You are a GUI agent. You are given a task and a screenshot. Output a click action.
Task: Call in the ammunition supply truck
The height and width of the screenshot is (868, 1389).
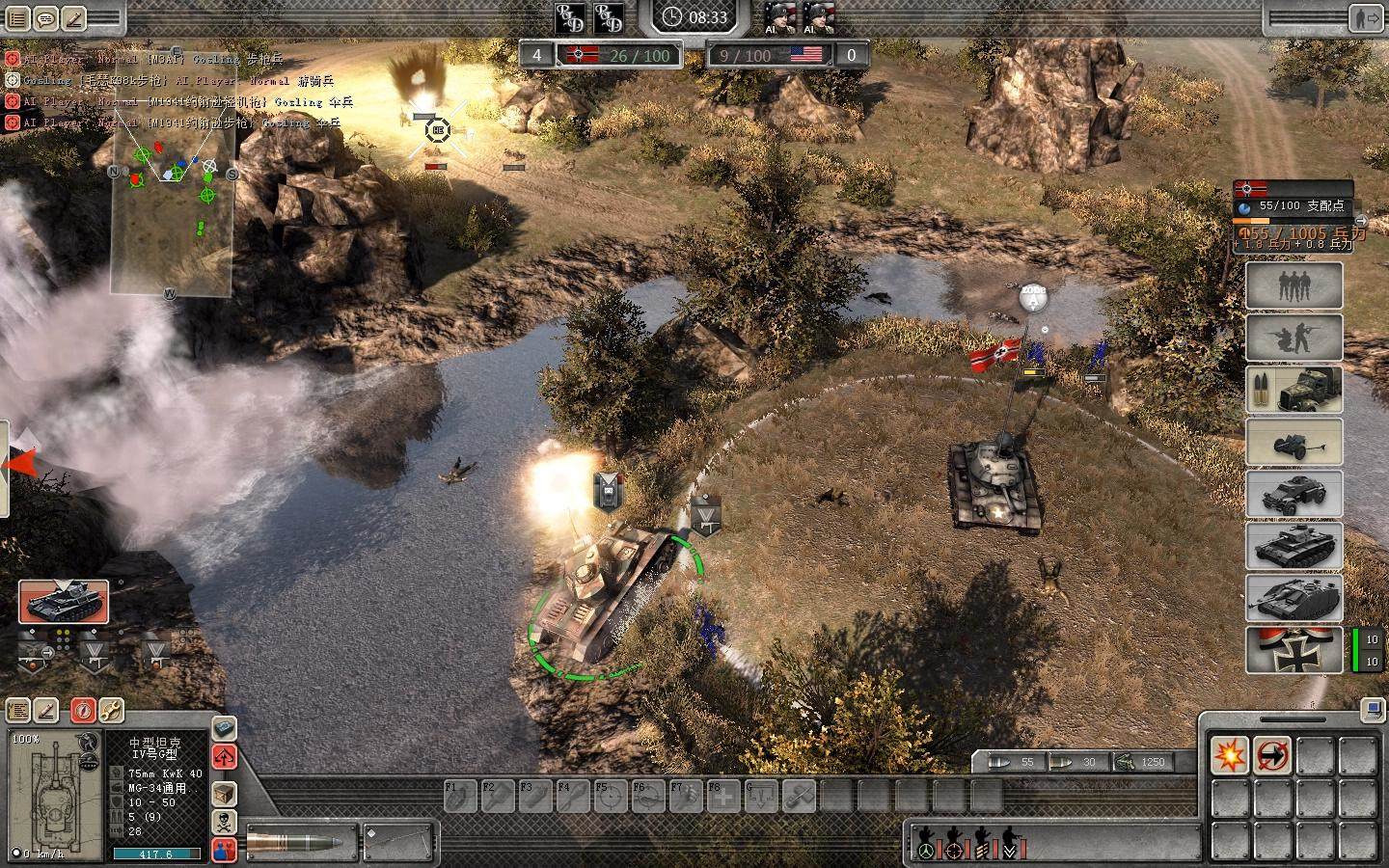coord(1294,389)
